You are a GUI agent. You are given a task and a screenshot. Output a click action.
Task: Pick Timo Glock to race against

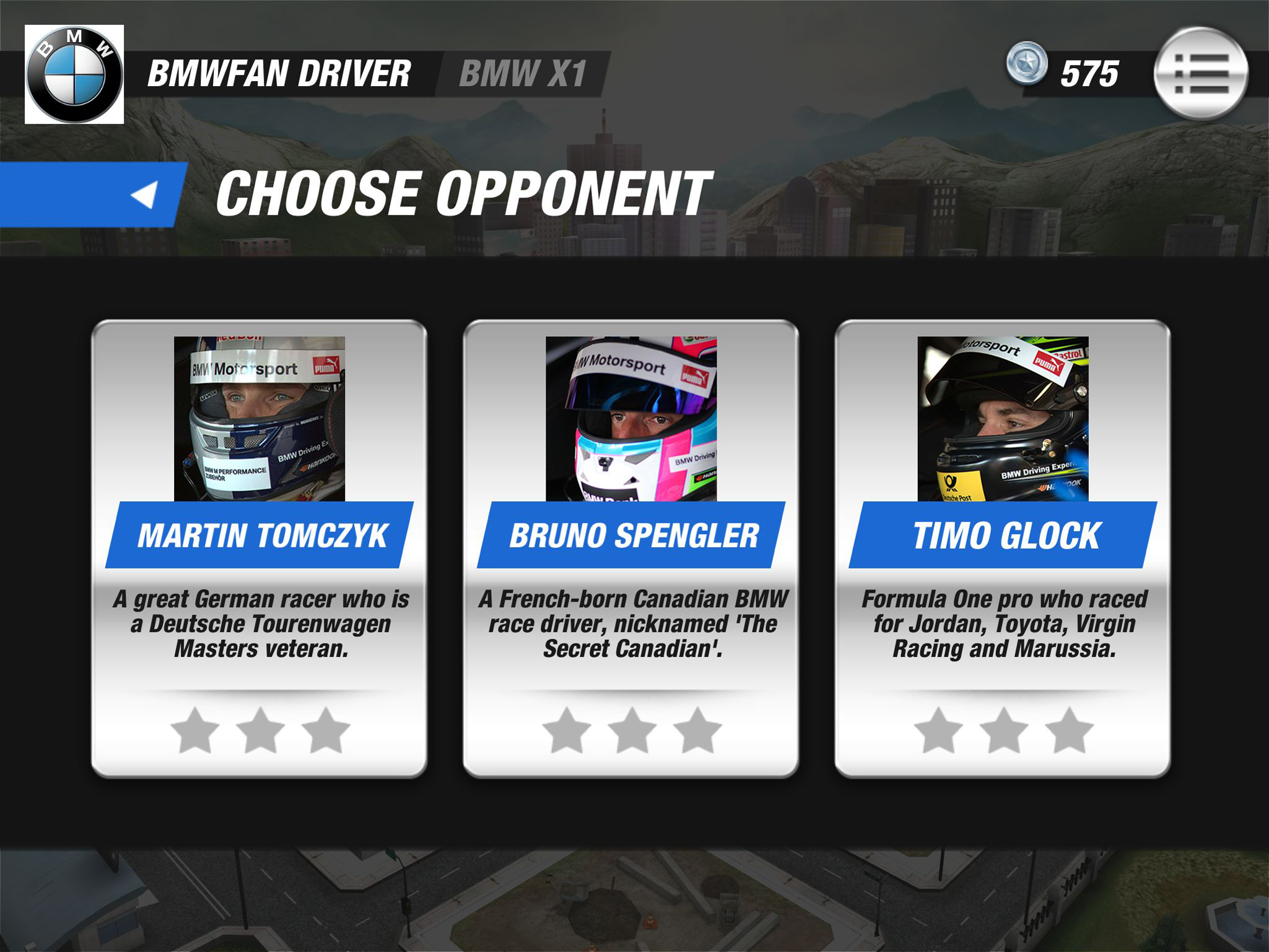(1002, 548)
